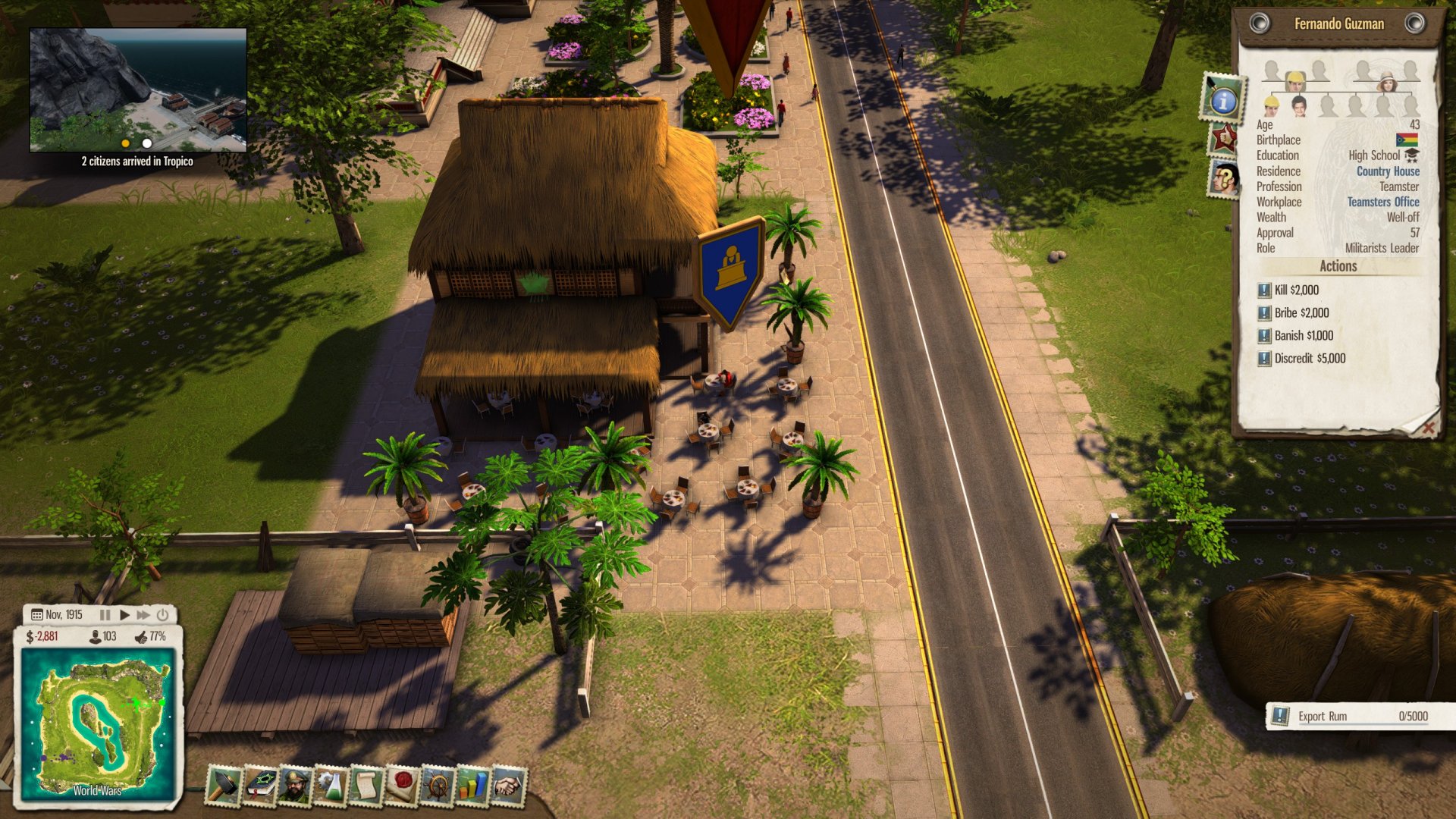The image size is (1456, 819).
Task: Open the ship wheel trade icon
Action: [x=437, y=786]
